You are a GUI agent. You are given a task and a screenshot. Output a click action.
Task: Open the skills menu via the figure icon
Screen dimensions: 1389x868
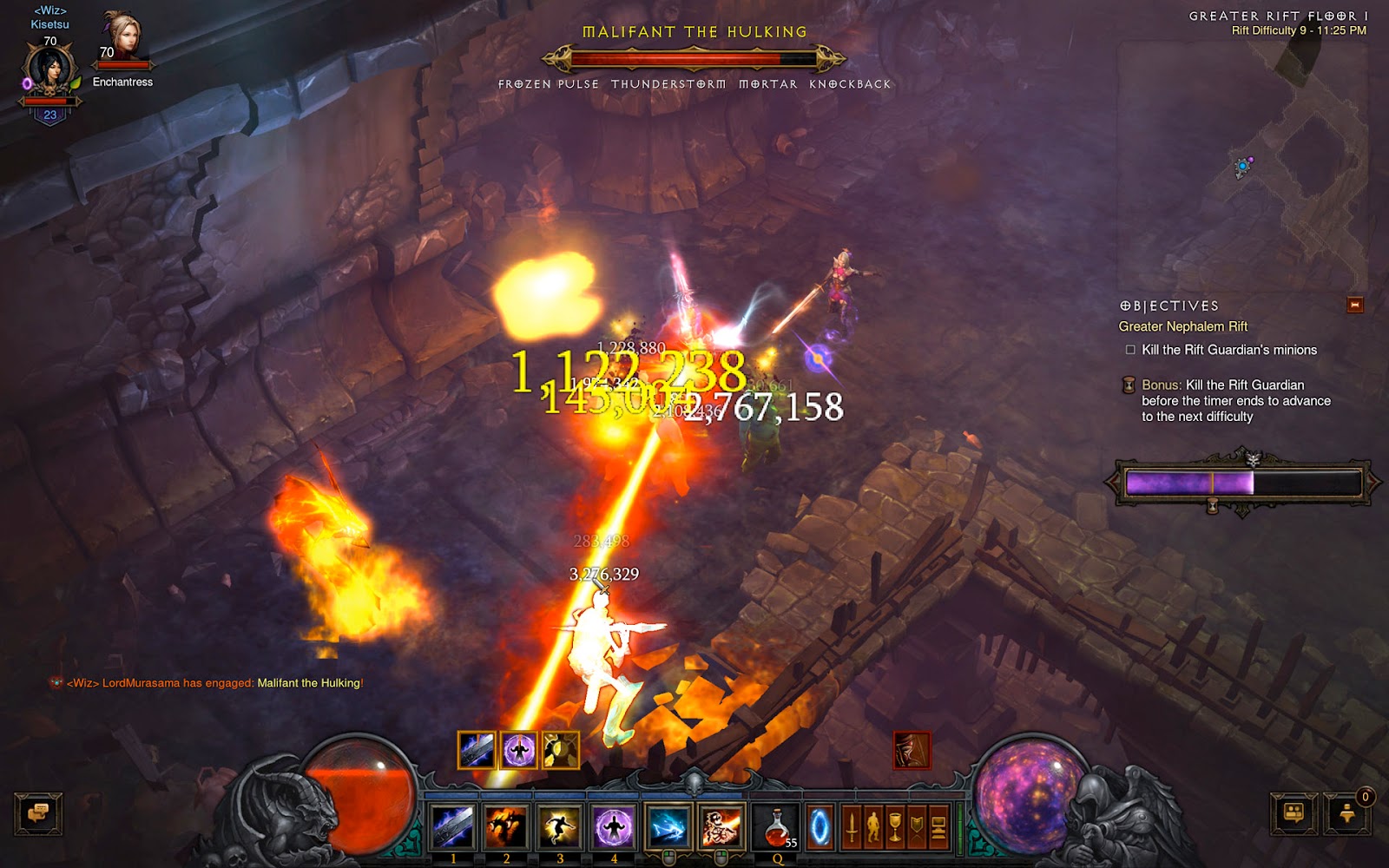coord(873,826)
